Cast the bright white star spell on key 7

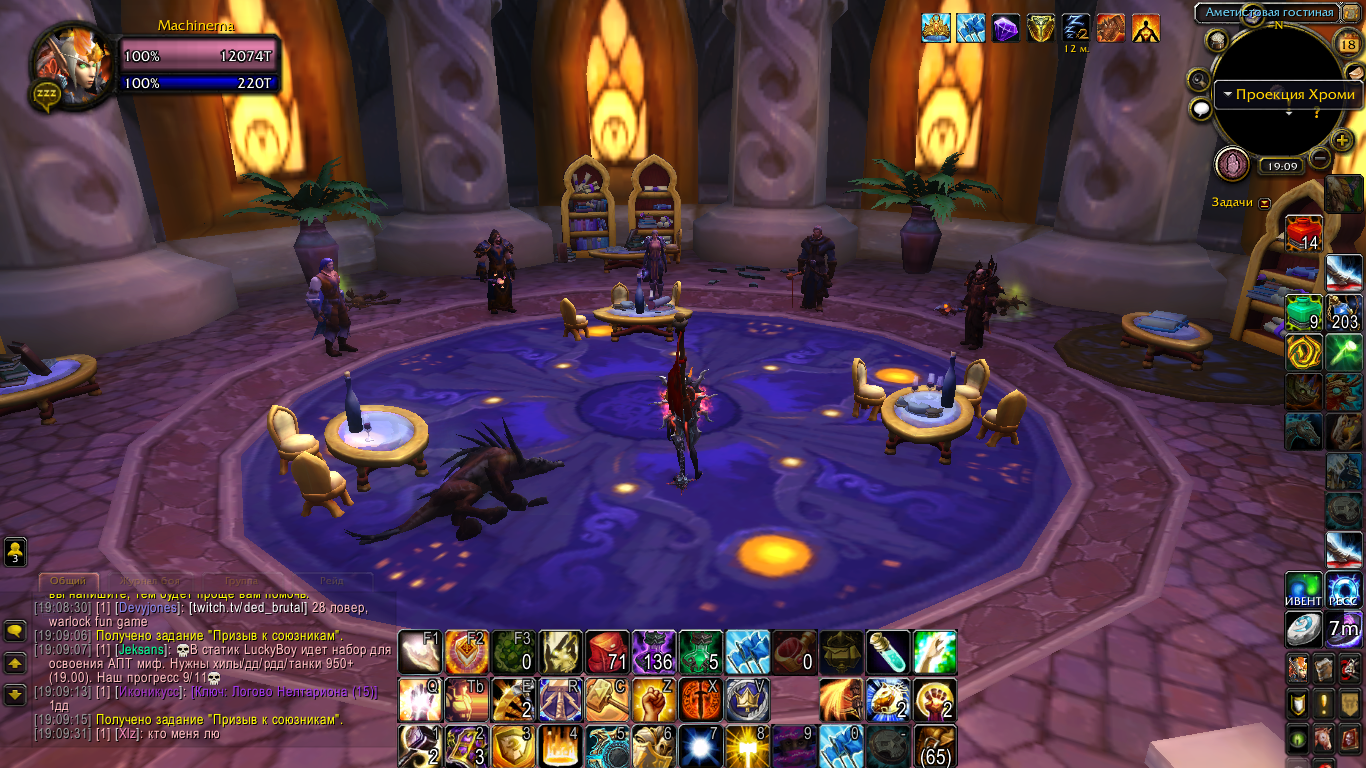click(x=699, y=746)
